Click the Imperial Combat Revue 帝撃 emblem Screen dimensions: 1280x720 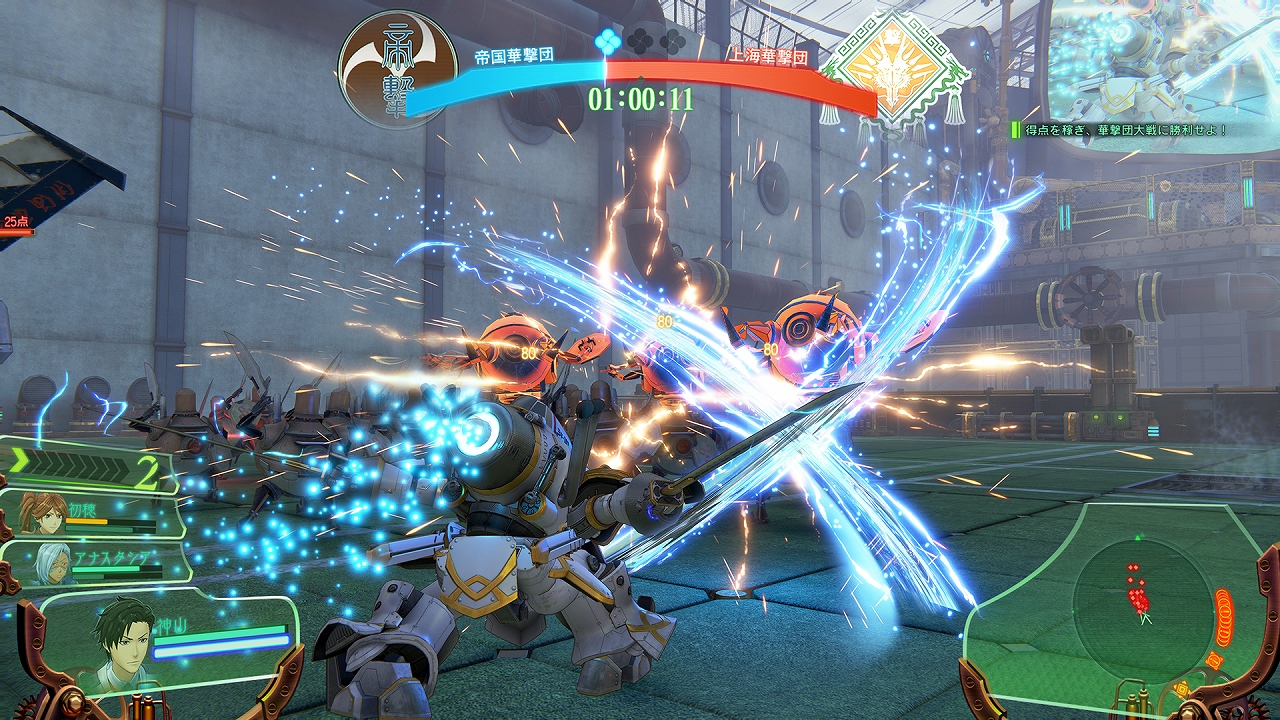pos(397,68)
